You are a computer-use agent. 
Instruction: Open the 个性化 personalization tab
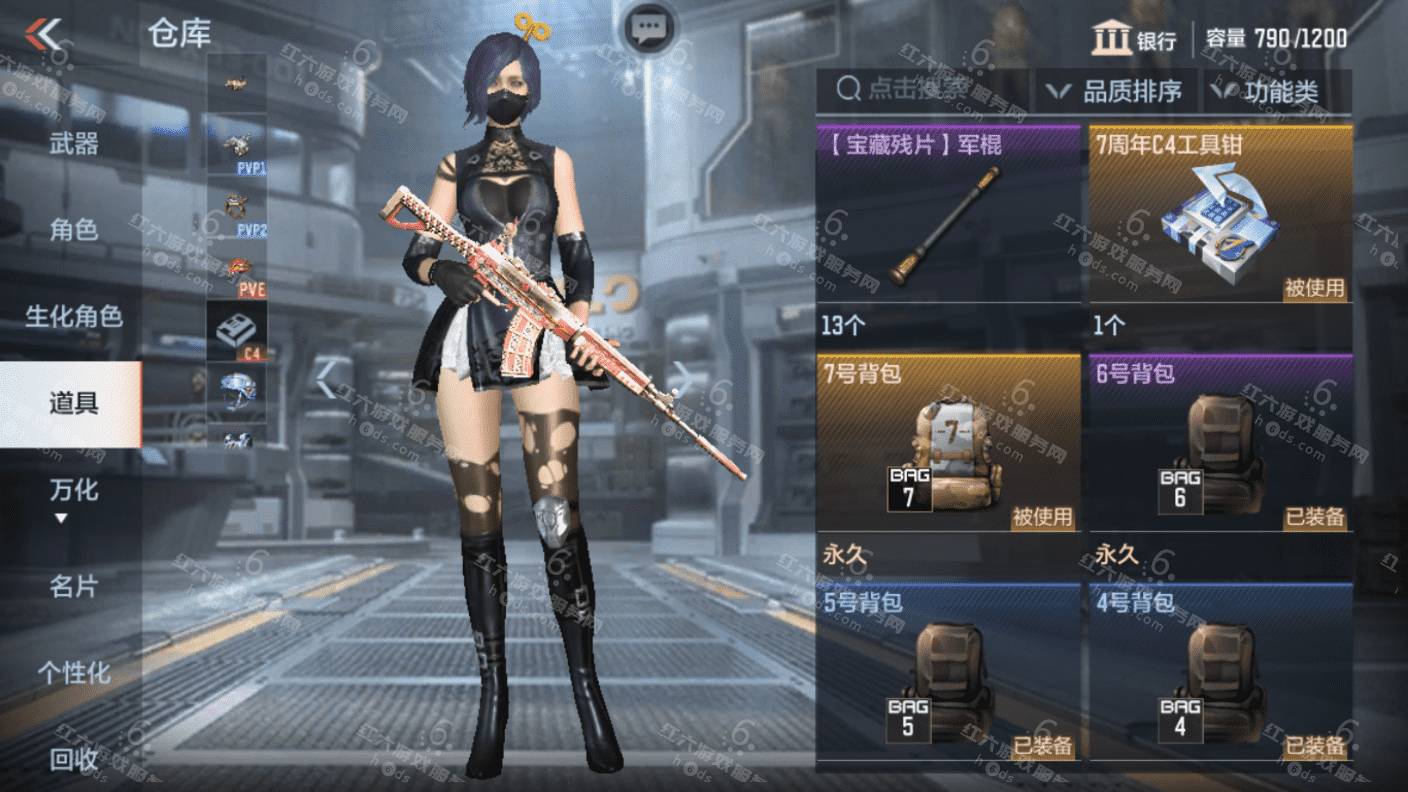[x=74, y=673]
